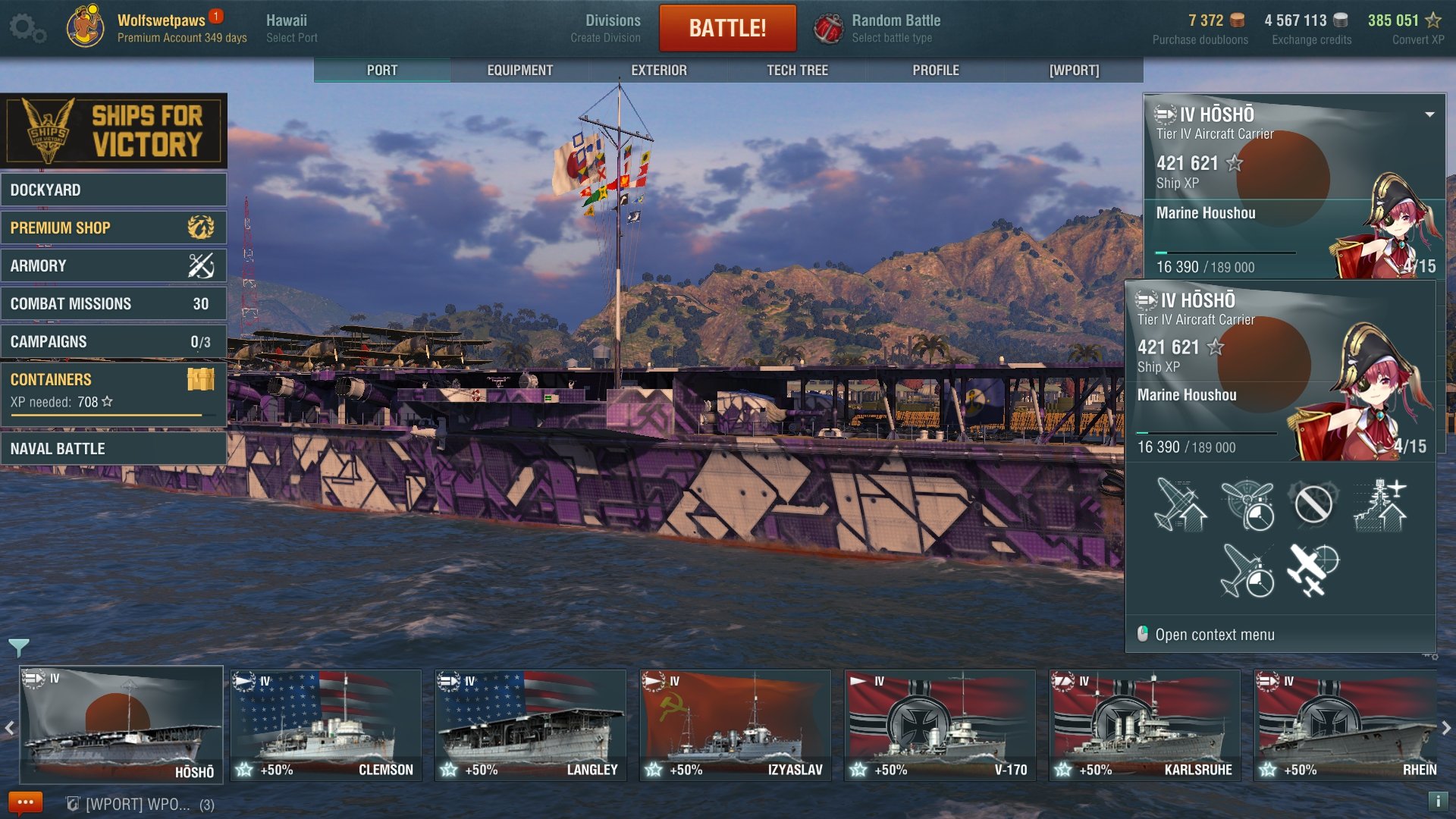The height and width of the screenshot is (819, 1456).
Task: Select the Langley carrier thumbnail
Action: pos(531,725)
